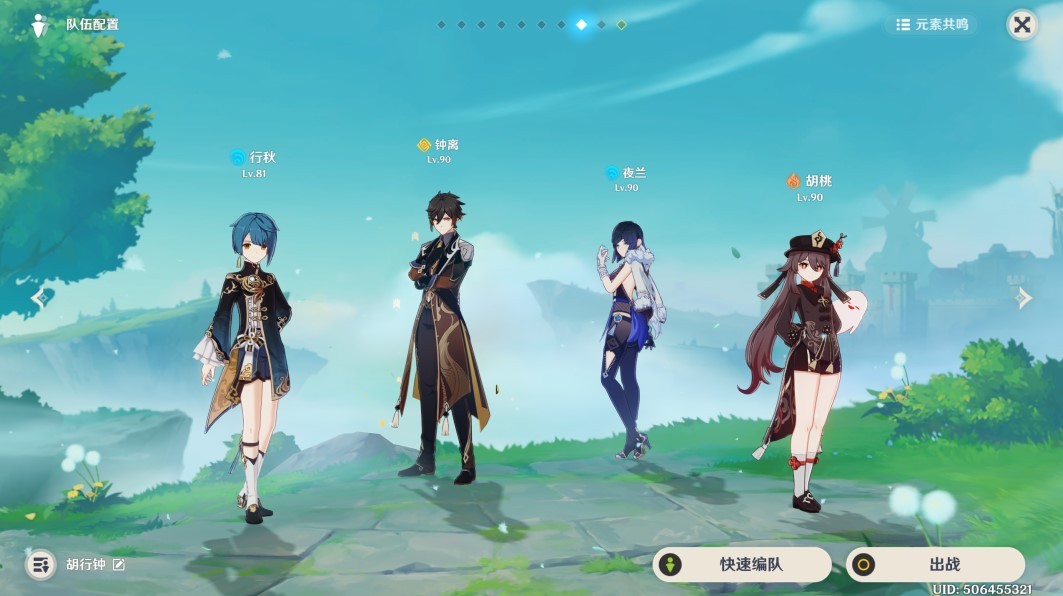Open the party list icon beside 胡行钟

40,565
